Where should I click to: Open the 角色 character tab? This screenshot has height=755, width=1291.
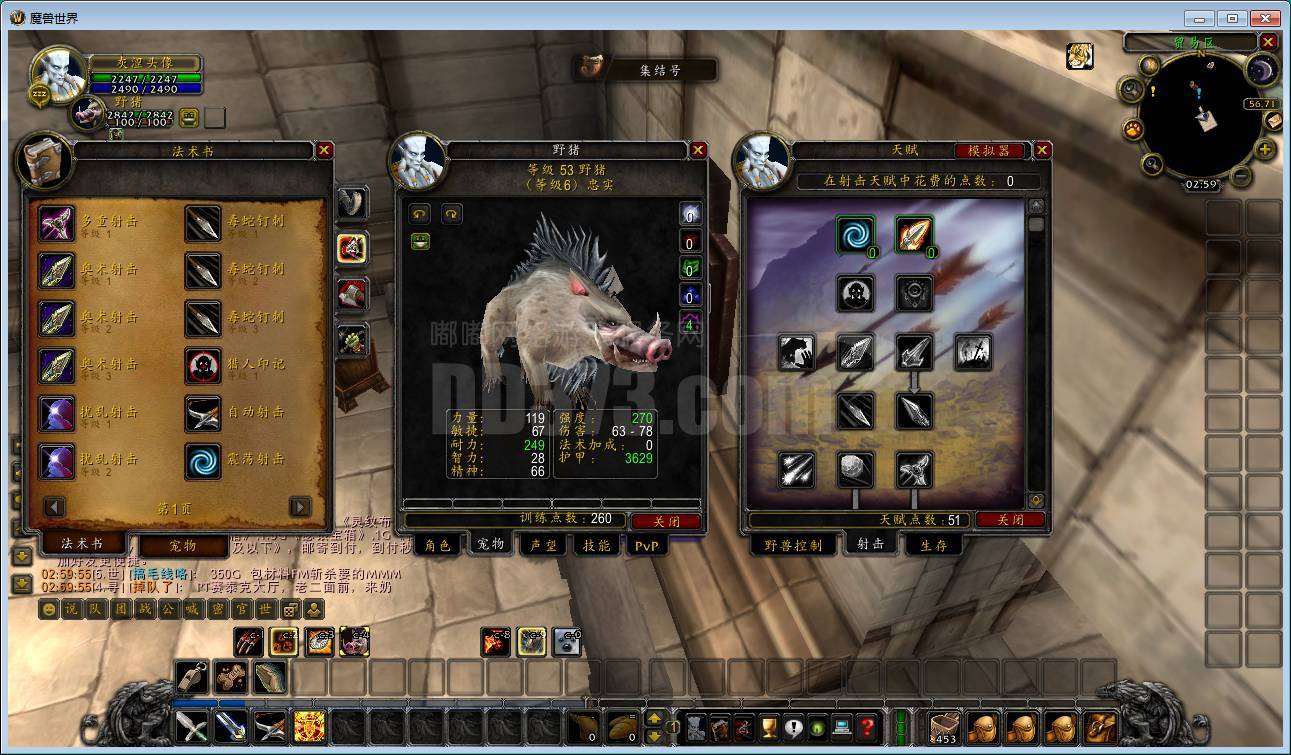click(x=437, y=545)
